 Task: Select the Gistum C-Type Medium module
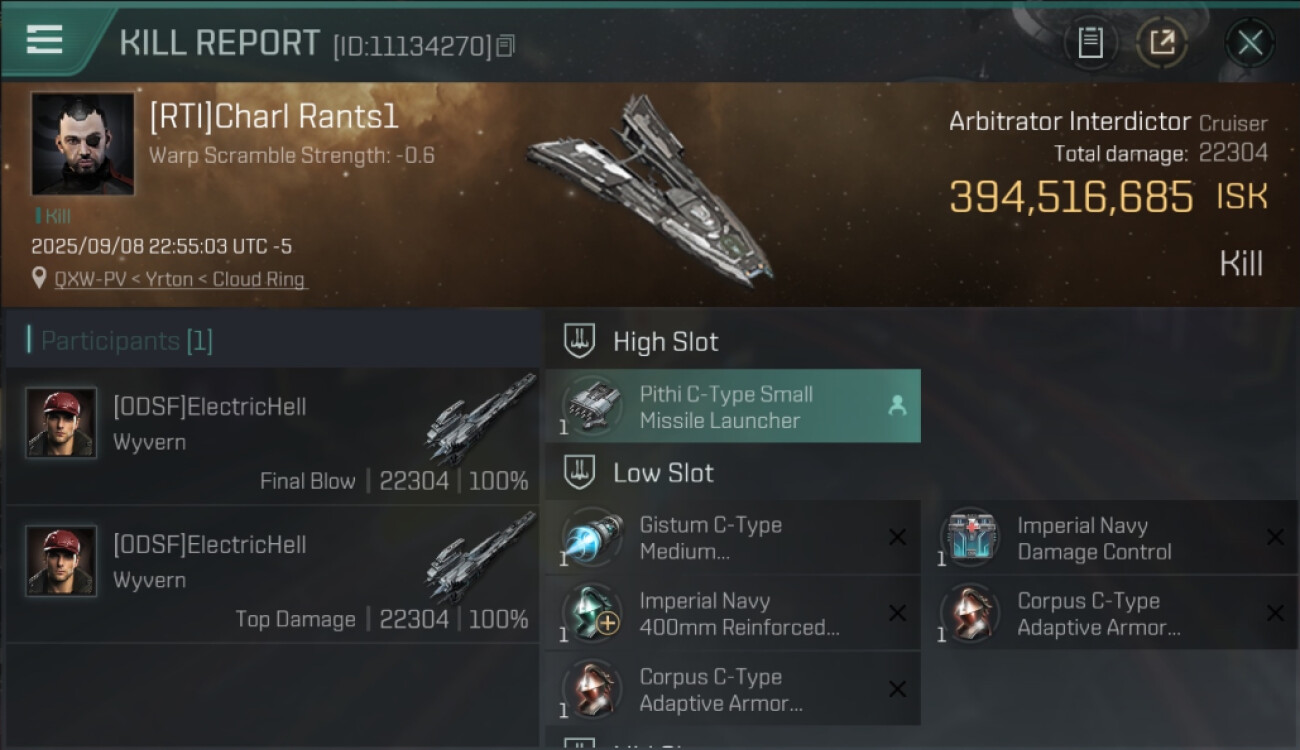[732, 538]
